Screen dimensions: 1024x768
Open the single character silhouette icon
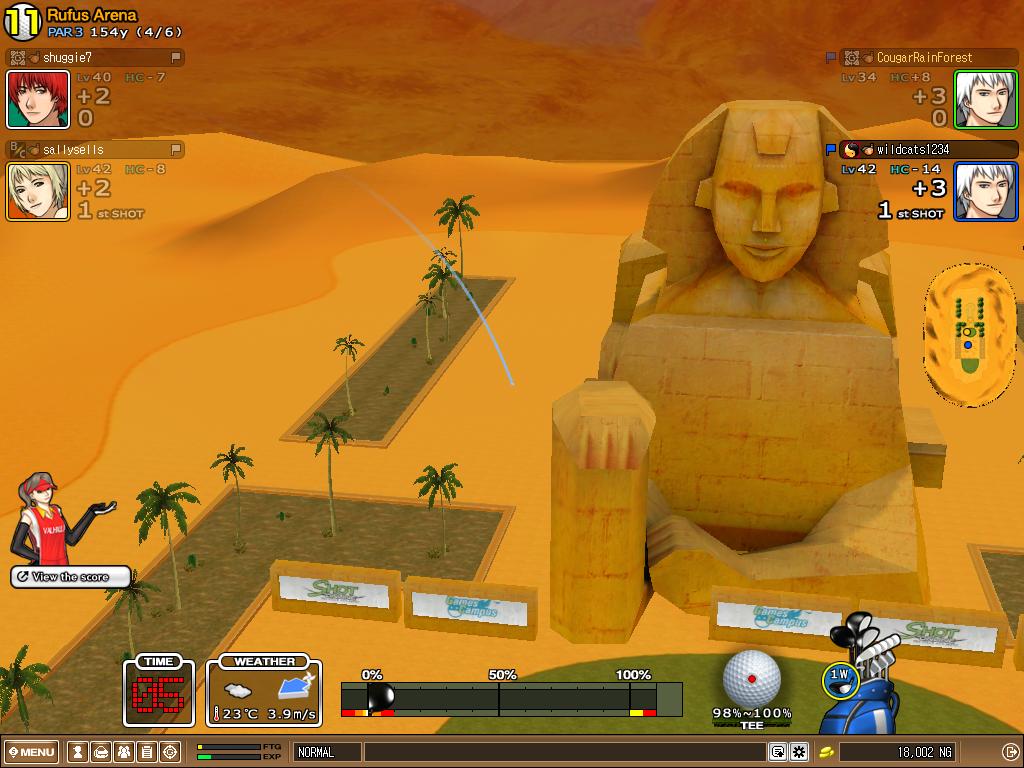pos(77,752)
